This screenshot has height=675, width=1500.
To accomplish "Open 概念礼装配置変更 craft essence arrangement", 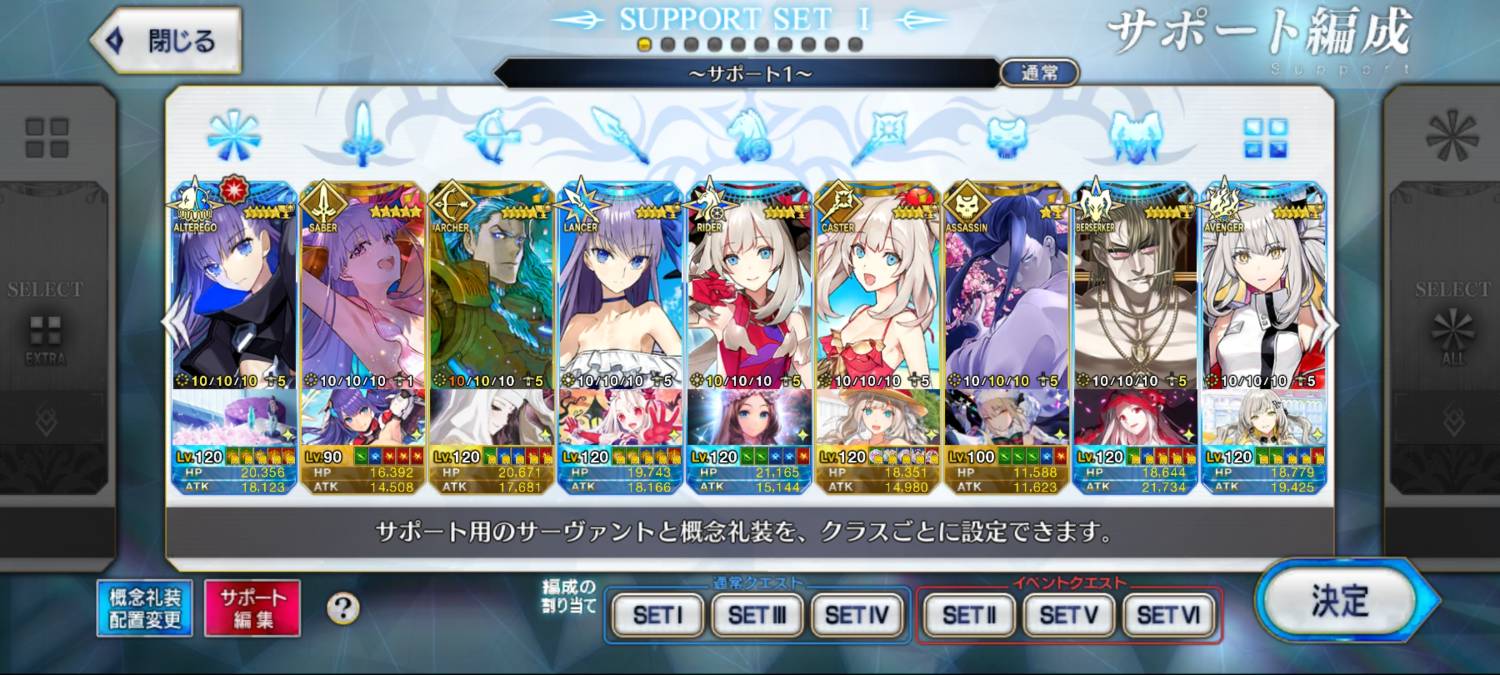I will coord(146,608).
